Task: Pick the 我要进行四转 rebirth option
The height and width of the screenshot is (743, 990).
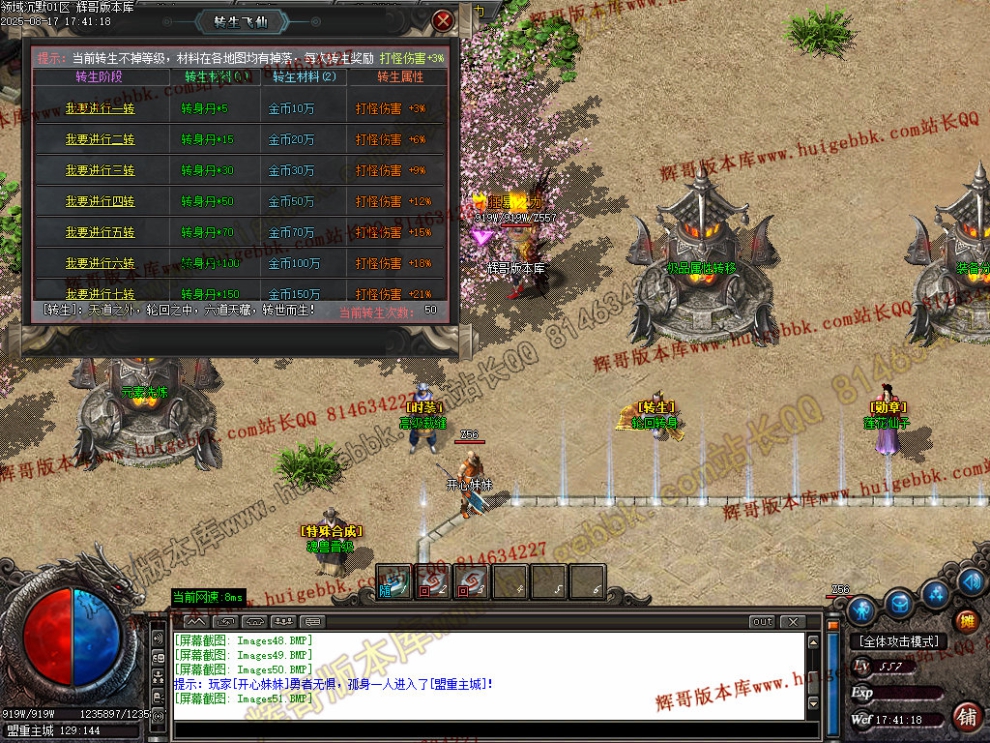Action: point(100,202)
